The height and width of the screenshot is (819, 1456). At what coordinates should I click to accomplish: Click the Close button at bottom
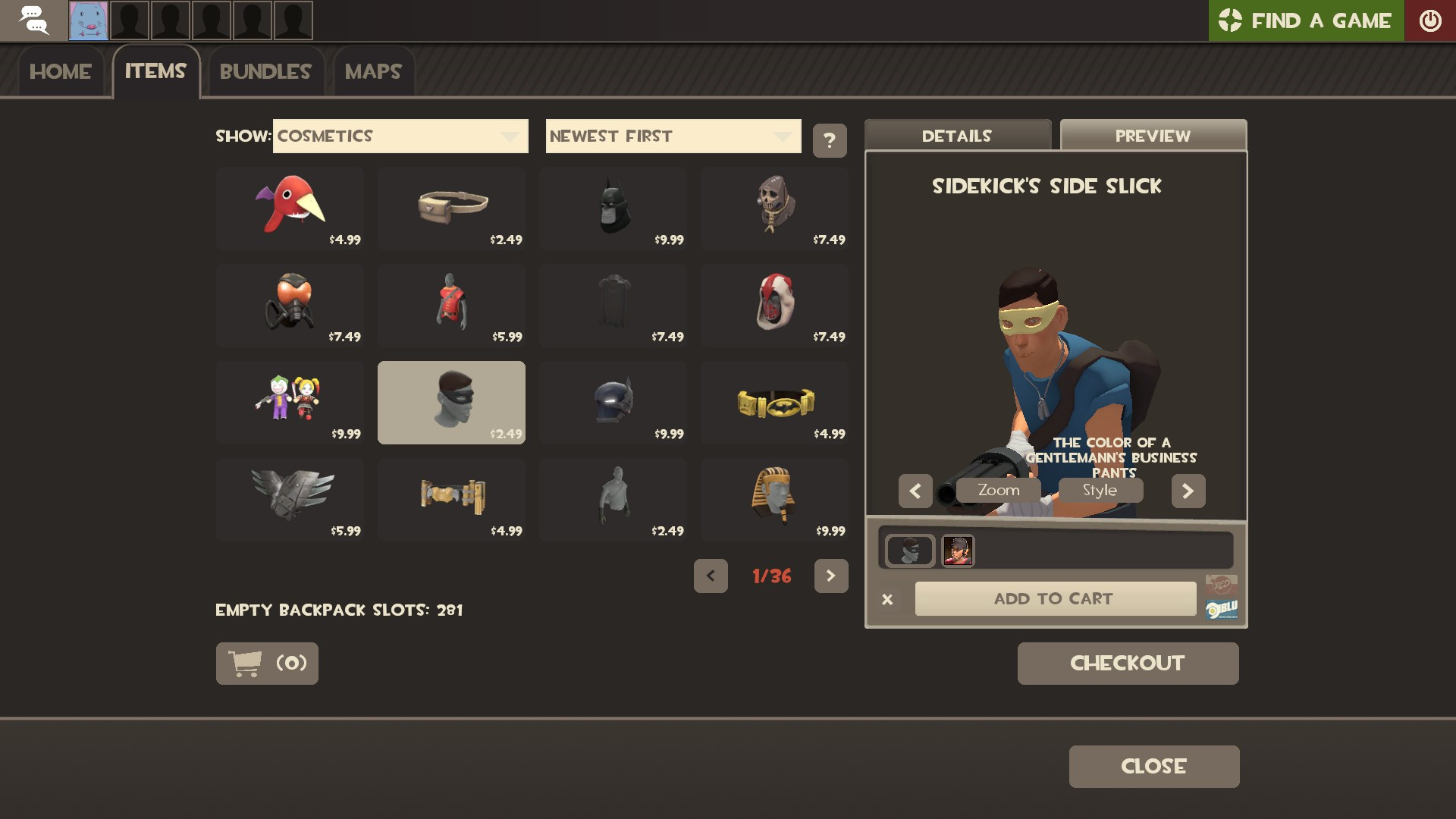1153,766
